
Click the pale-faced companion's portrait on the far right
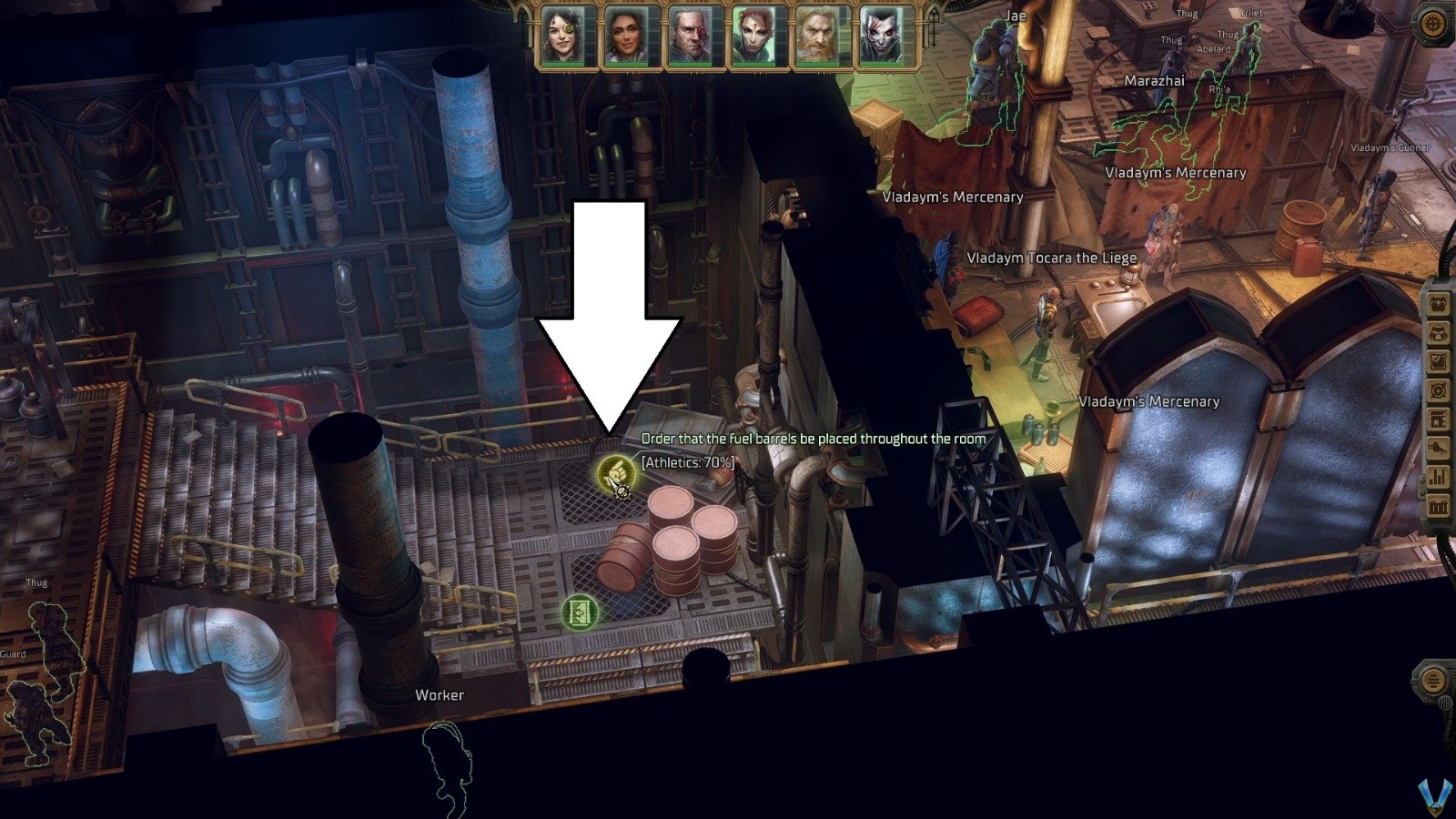[879, 34]
